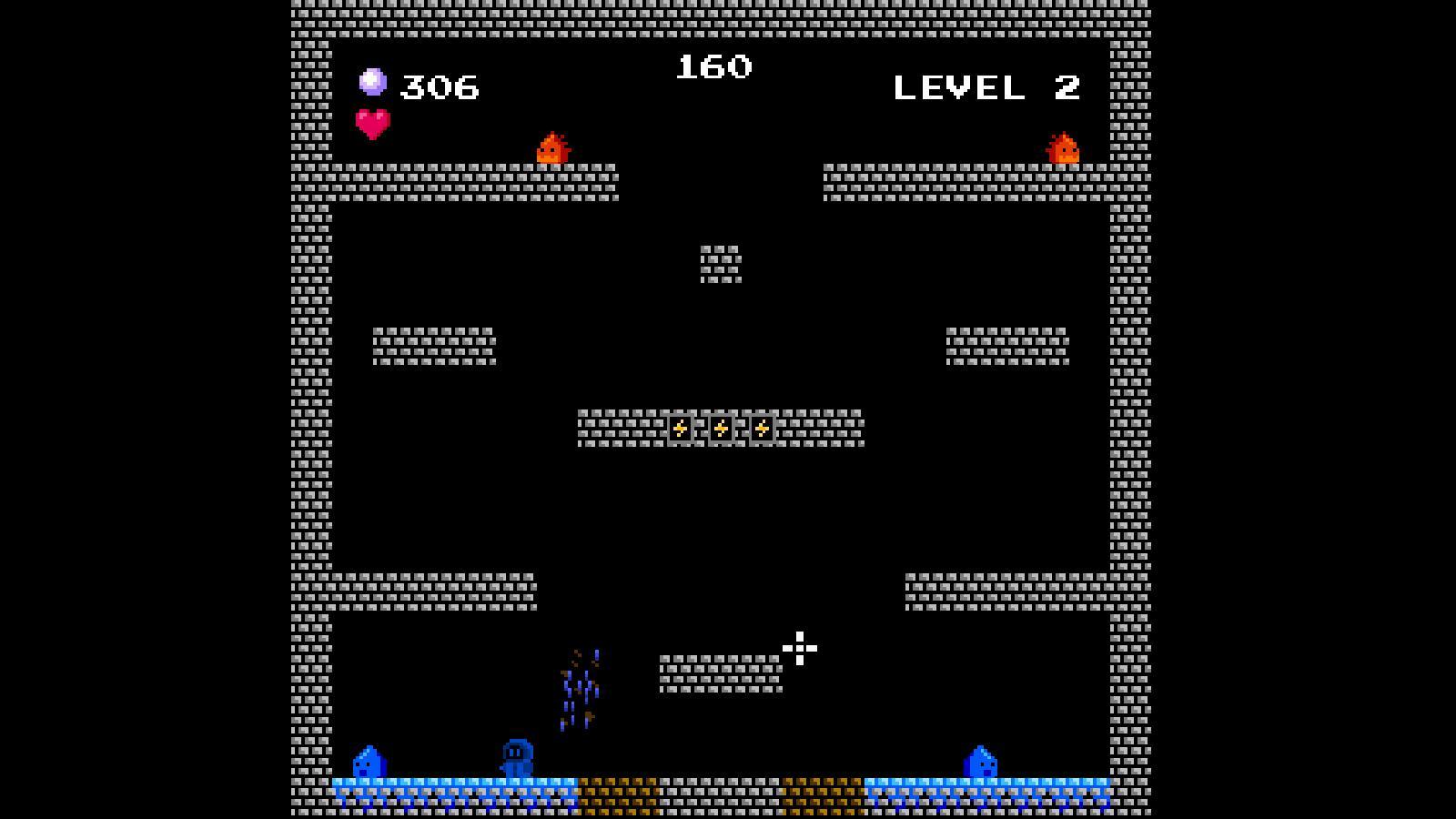Activate the middle lightning switch block
1456x819 pixels.
(719, 428)
